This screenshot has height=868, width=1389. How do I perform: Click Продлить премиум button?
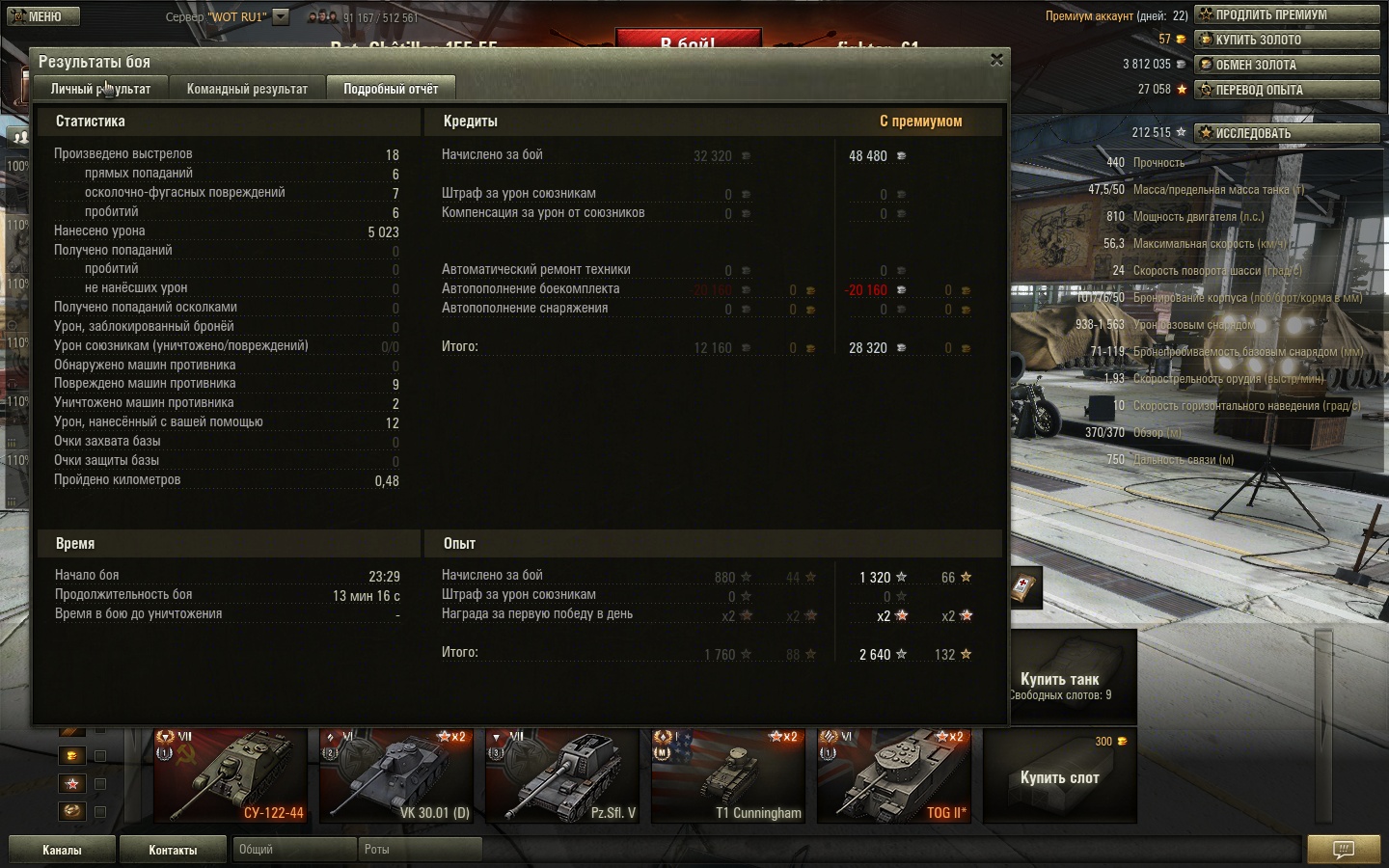(x=1287, y=14)
